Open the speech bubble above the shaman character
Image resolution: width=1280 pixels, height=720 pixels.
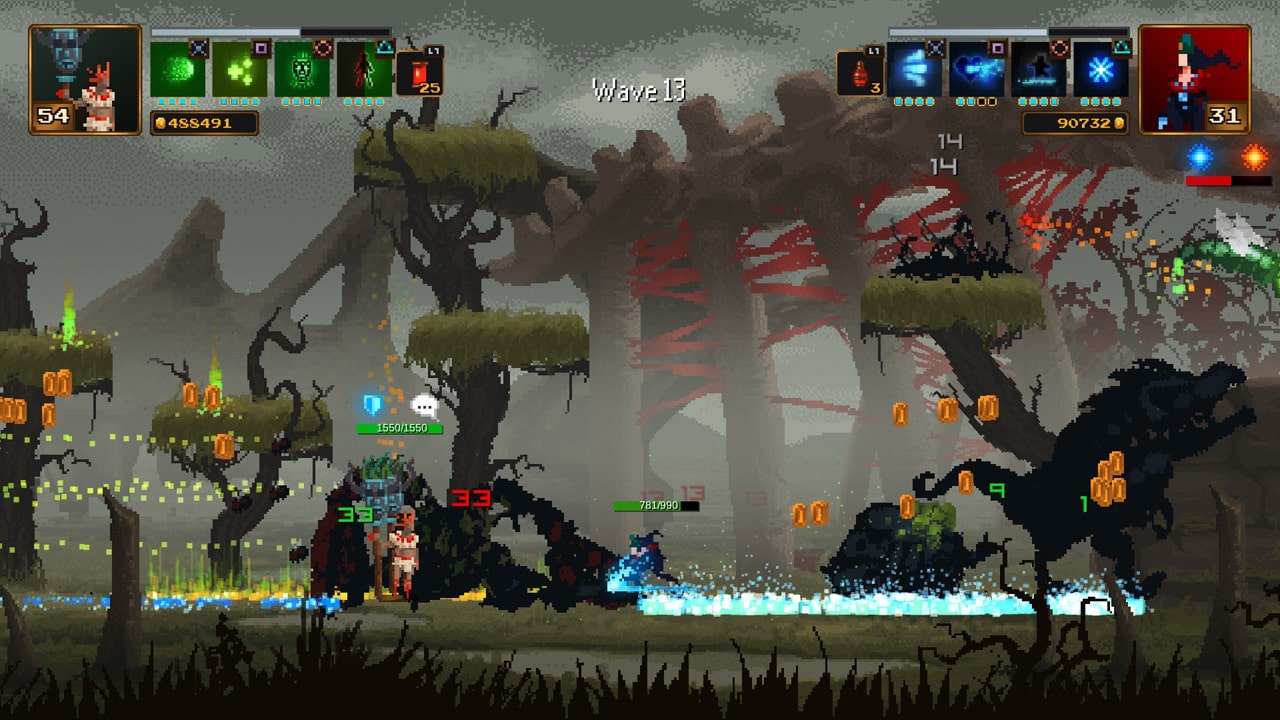pos(425,403)
